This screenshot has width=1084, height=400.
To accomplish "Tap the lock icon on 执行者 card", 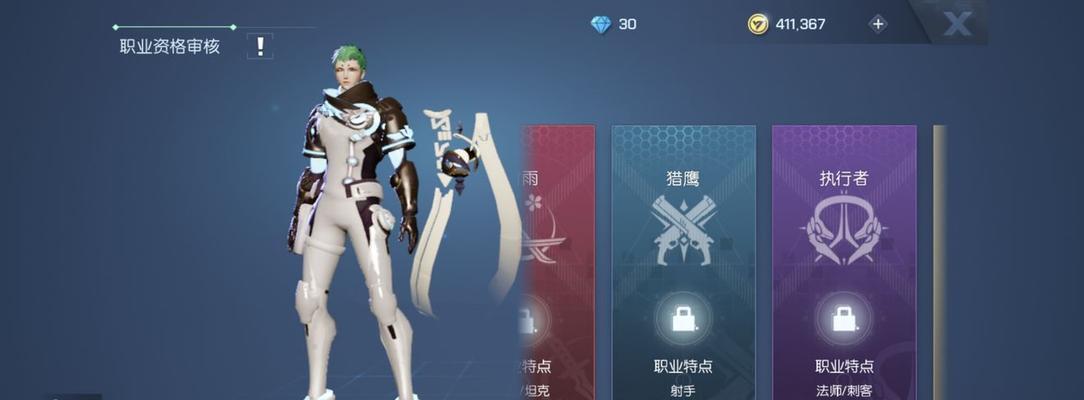I will 843,319.
